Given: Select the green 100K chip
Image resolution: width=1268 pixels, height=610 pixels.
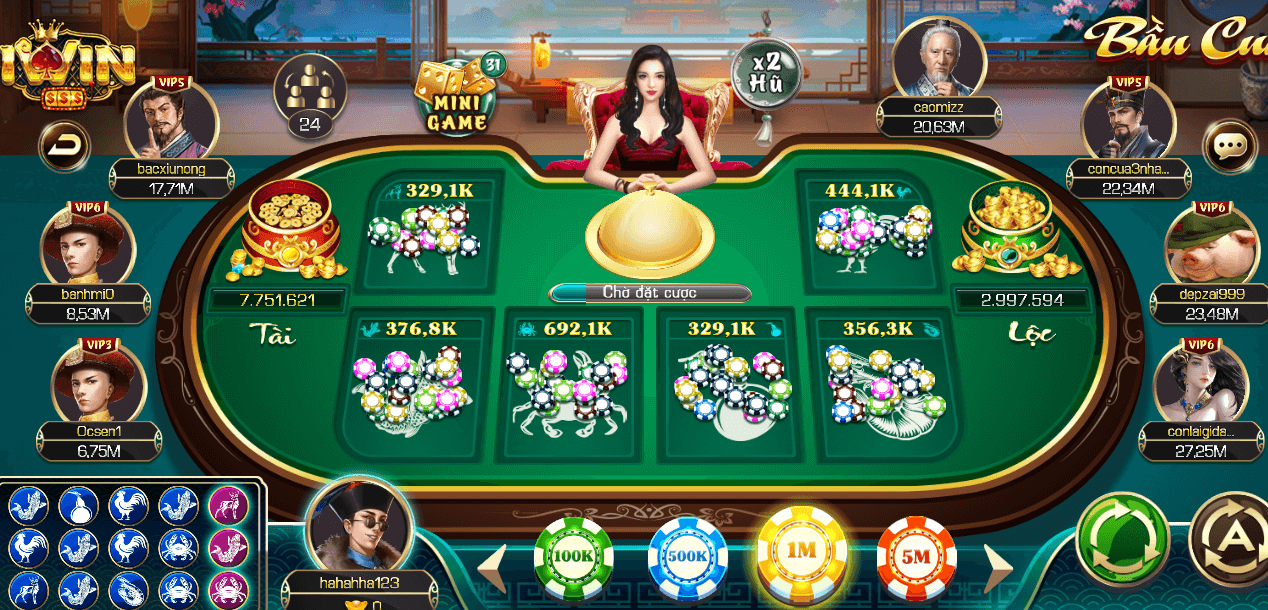Looking at the screenshot, I should click(573, 558).
